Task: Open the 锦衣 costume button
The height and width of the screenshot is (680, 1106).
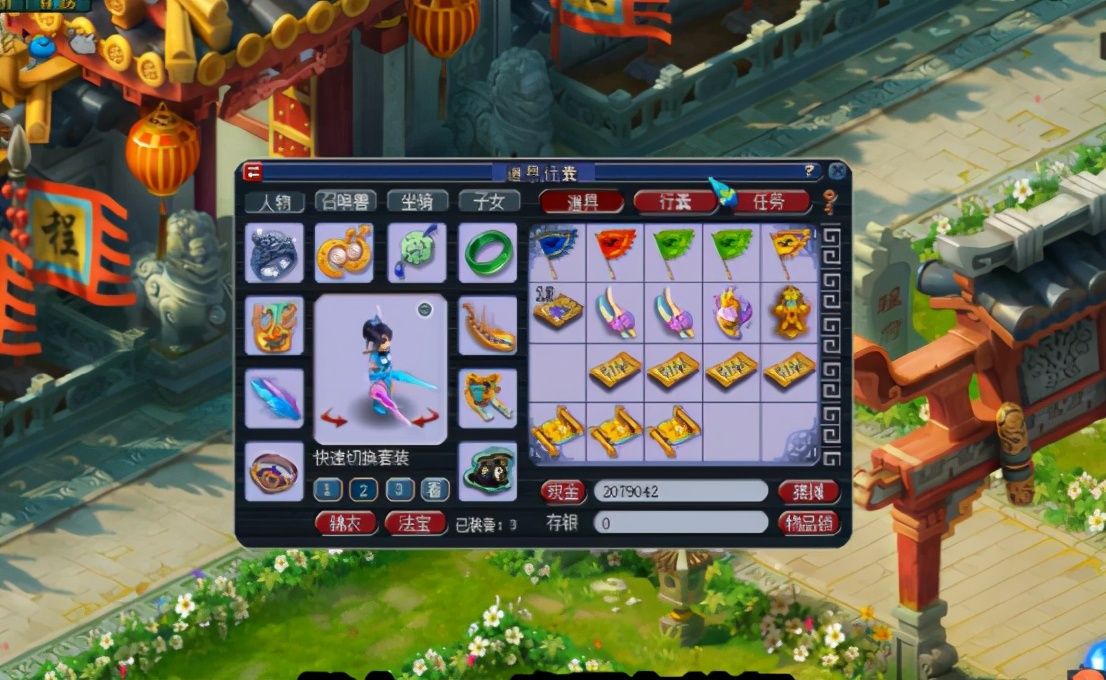Action: (x=345, y=522)
